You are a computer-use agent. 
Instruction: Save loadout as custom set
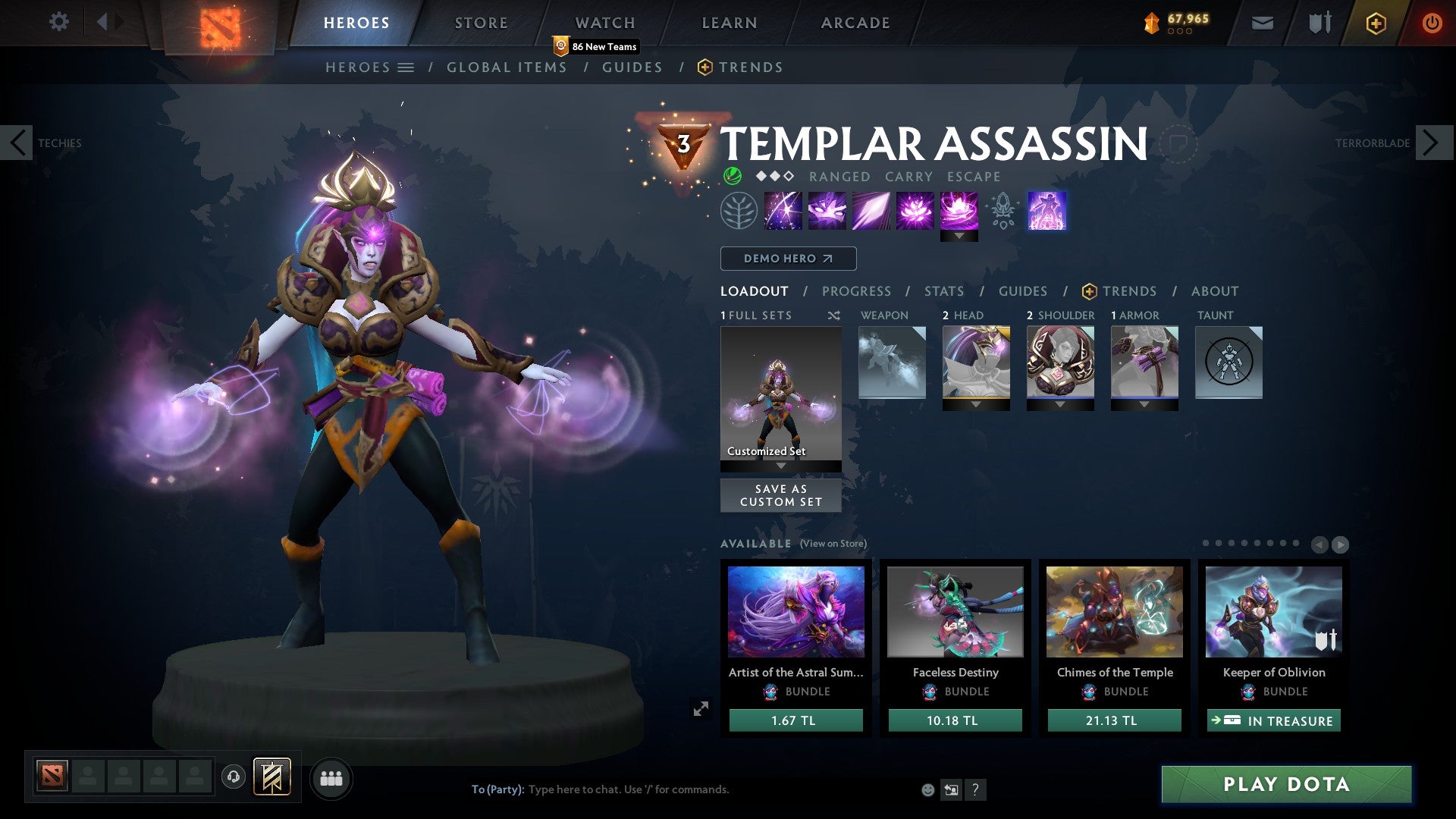tap(780, 495)
